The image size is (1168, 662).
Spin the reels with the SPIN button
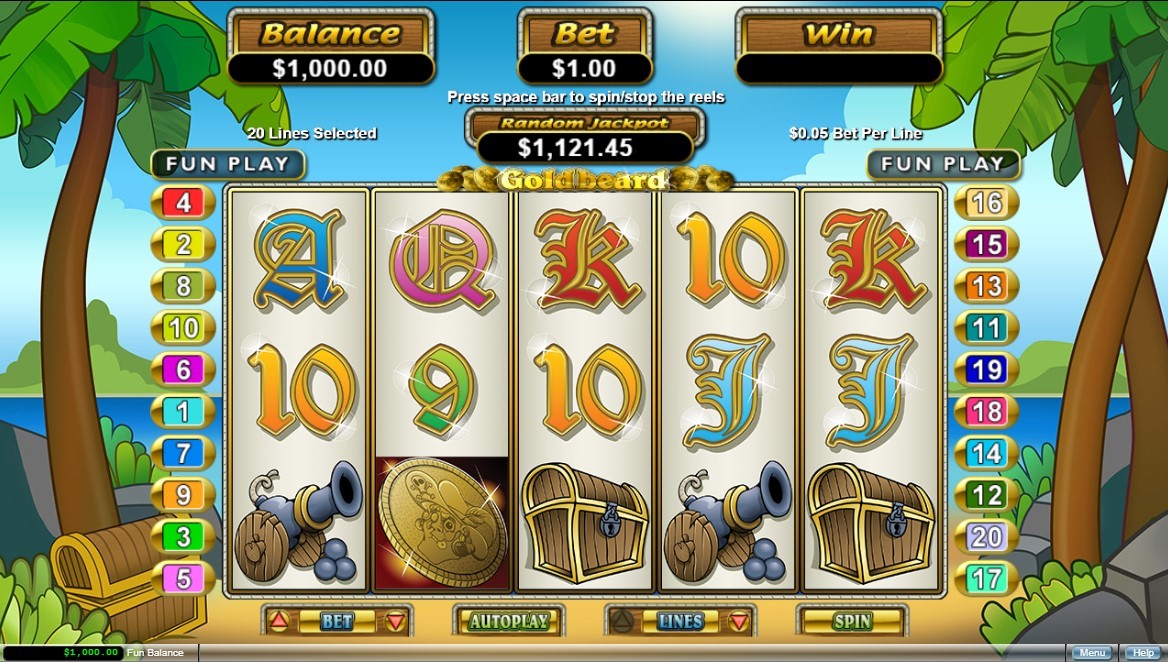pos(852,621)
